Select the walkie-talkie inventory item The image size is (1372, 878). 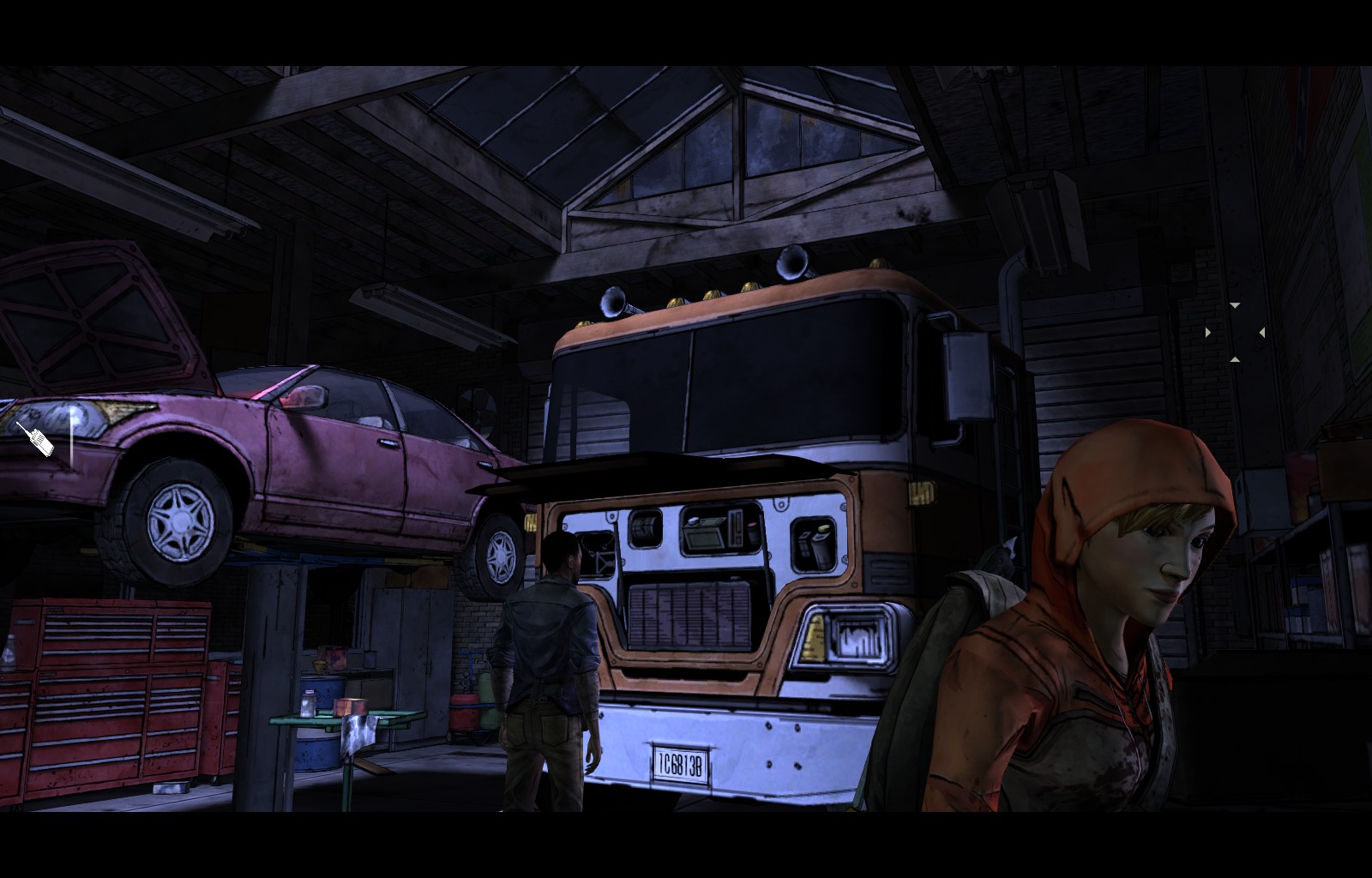click(x=36, y=439)
